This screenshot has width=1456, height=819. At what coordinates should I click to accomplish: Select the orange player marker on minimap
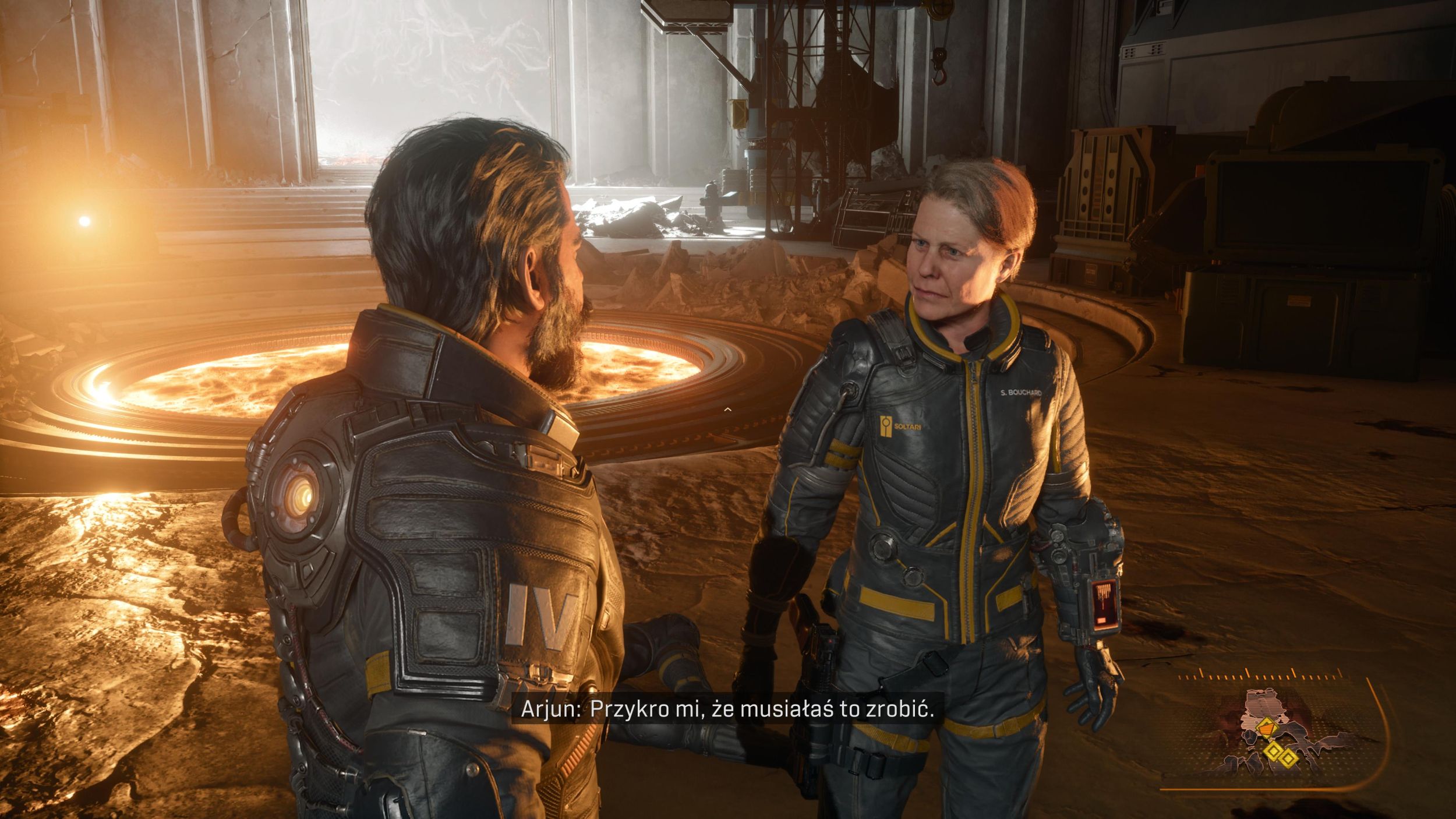coord(1264,728)
